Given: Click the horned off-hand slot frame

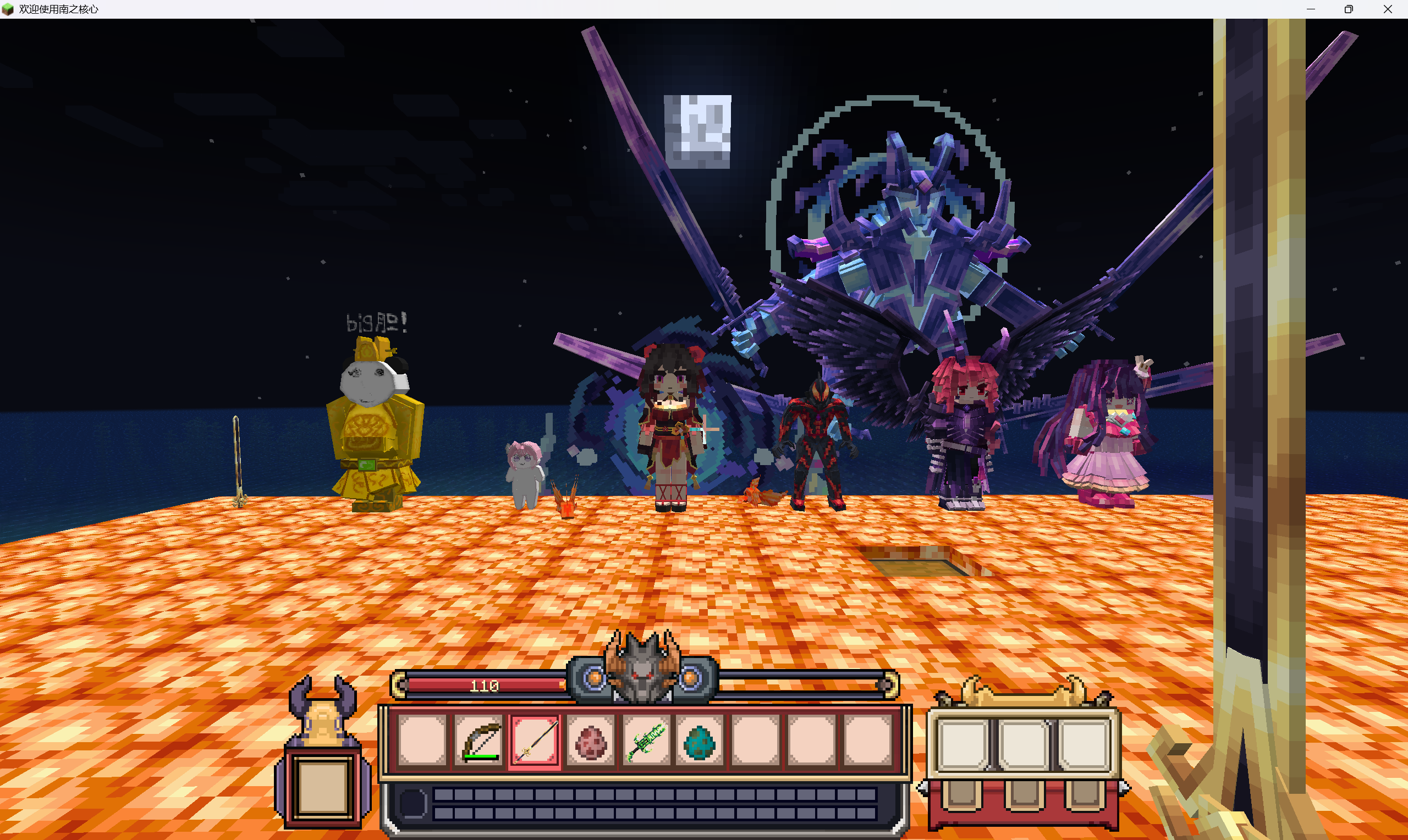Looking at the screenshot, I should [323, 787].
